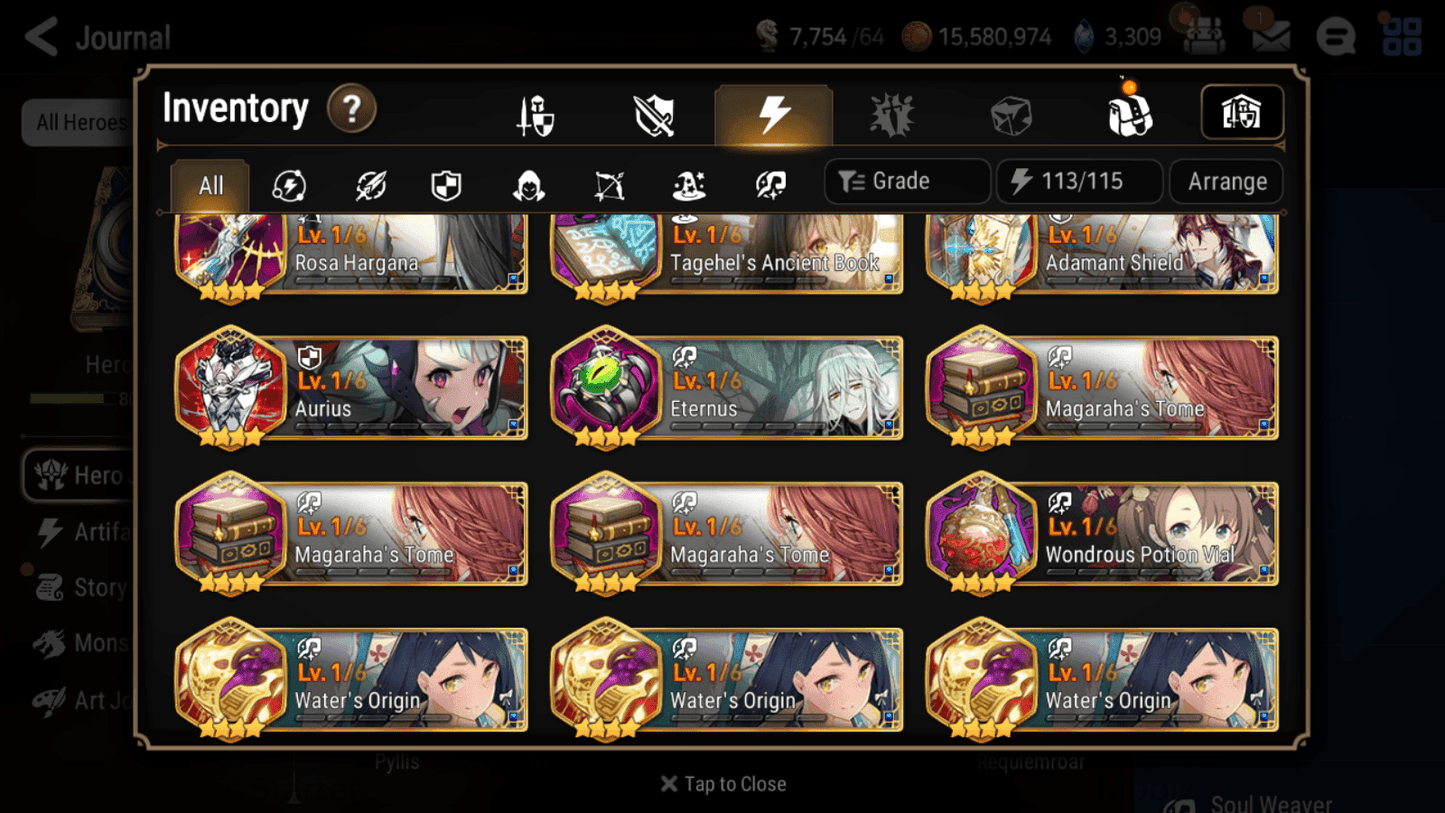Tap to Close the inventory
Screen dimensions: 1445x813
(722, 784)
